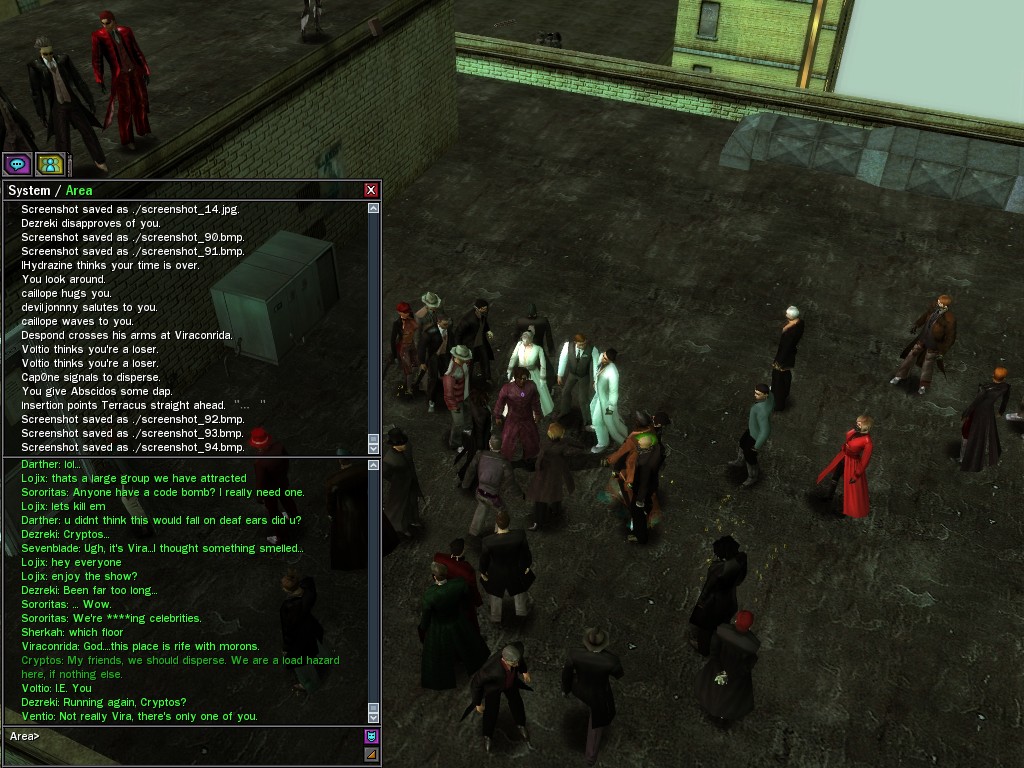Close the System / Area chat window
The width and height of the screenshot is (1024, 768).
(371, 190)
